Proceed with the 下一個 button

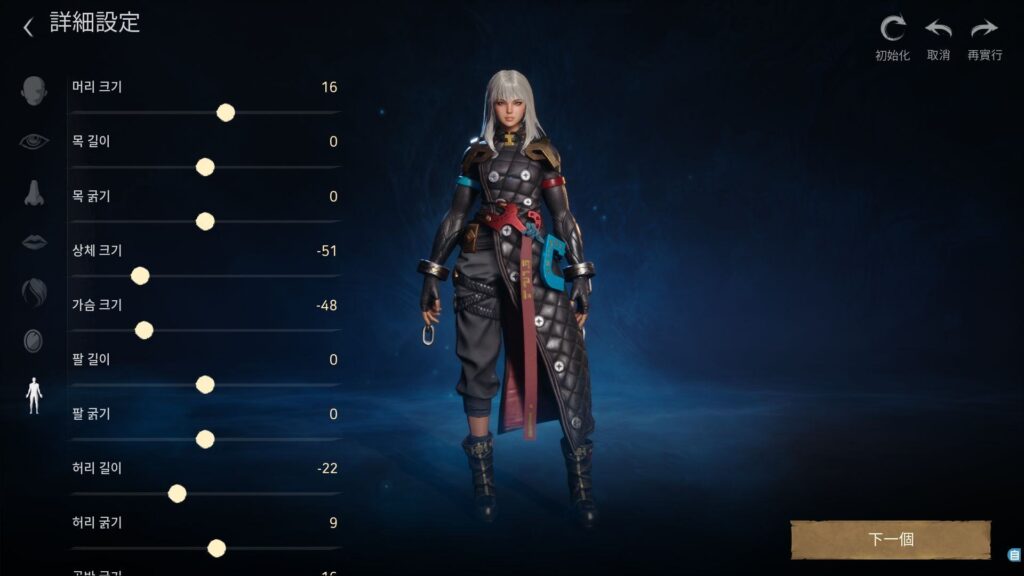[890, 539]
